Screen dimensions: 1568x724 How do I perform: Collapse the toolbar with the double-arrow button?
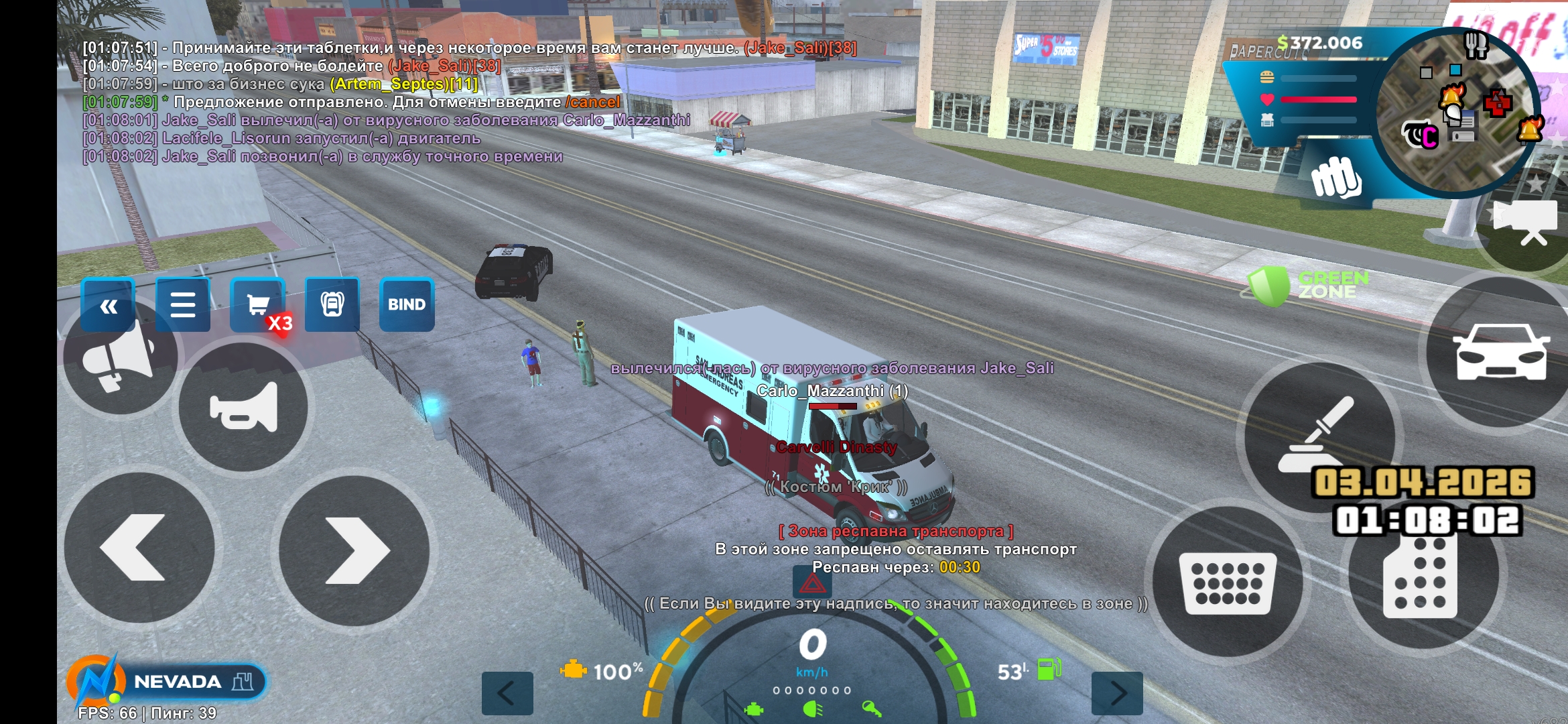pyautogui.click(x=108, y=306)
